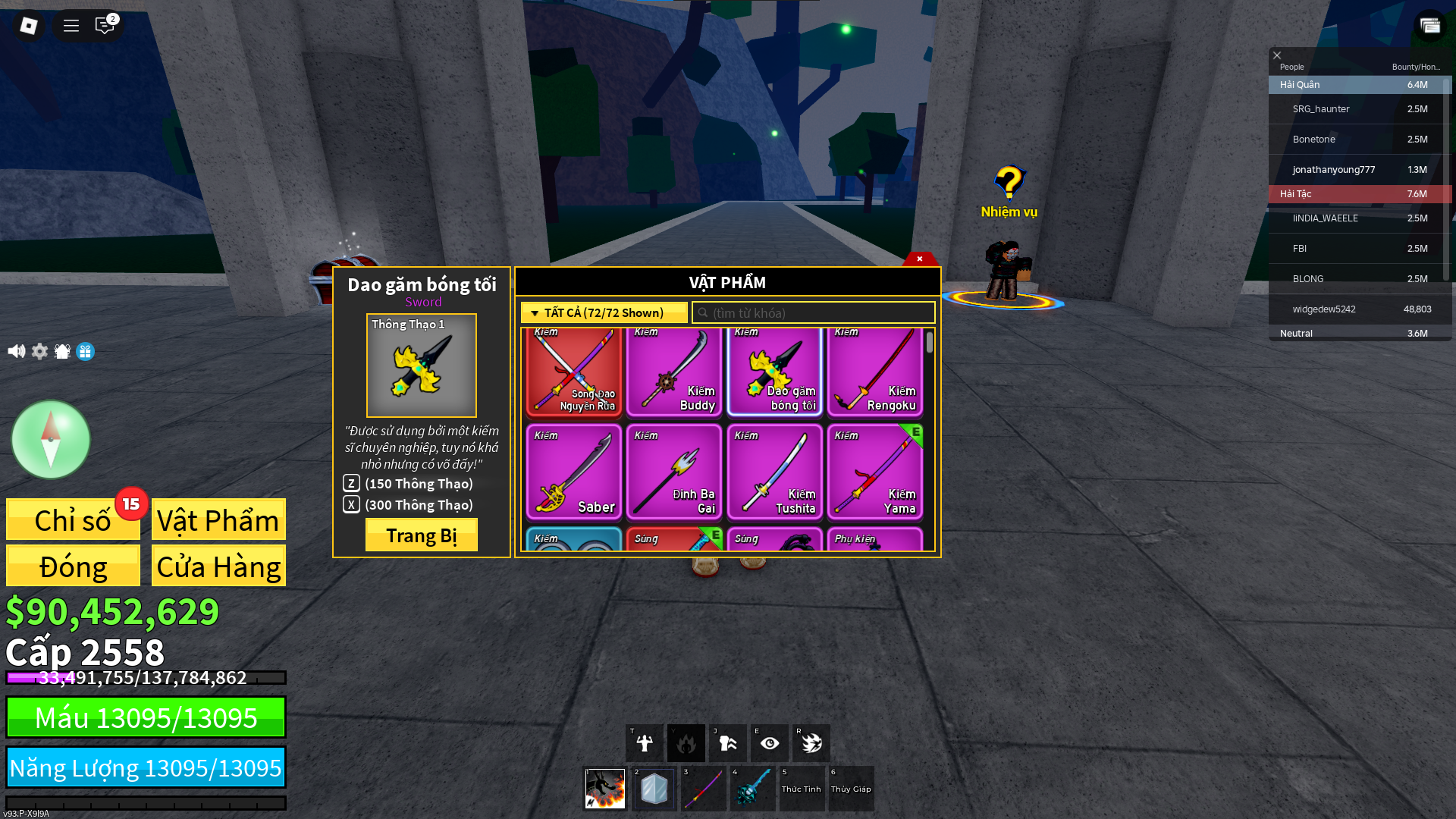Choose the Kiếm Yama sword
The width and height of the screenshot is (1456, 819).
(x=874, y=472)
